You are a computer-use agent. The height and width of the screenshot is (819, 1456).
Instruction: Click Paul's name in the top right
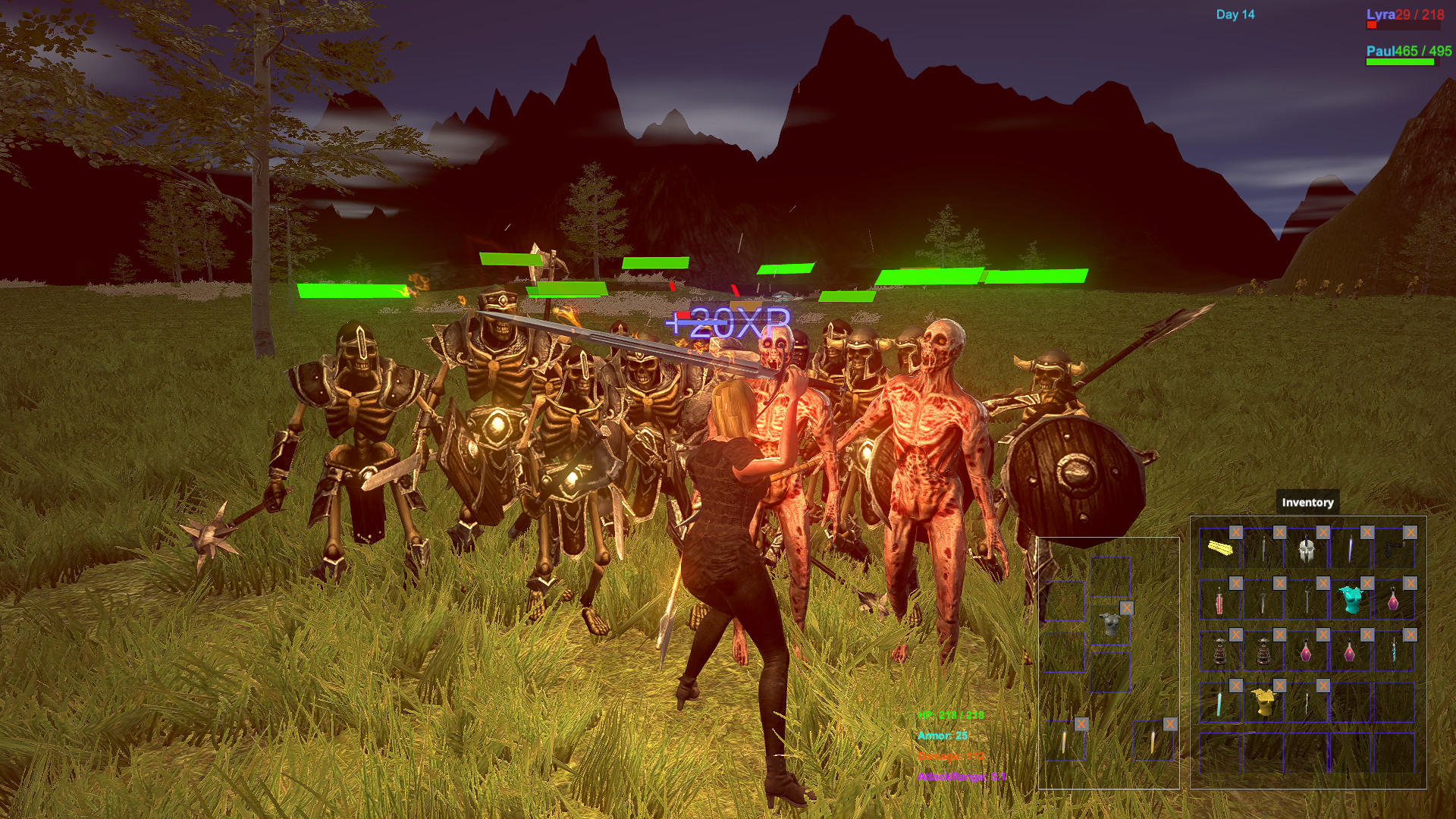point(1381,50)
